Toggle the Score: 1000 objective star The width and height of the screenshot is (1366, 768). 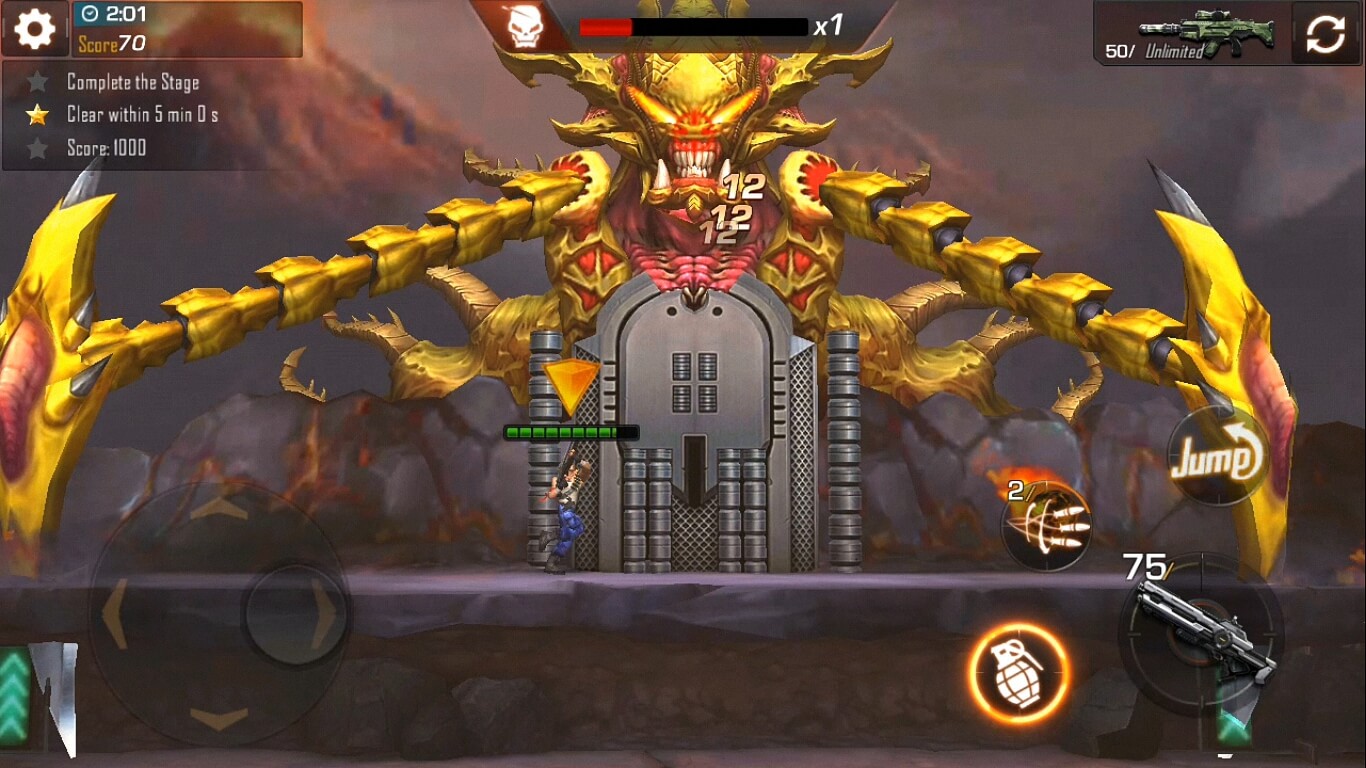pos(36,147)
